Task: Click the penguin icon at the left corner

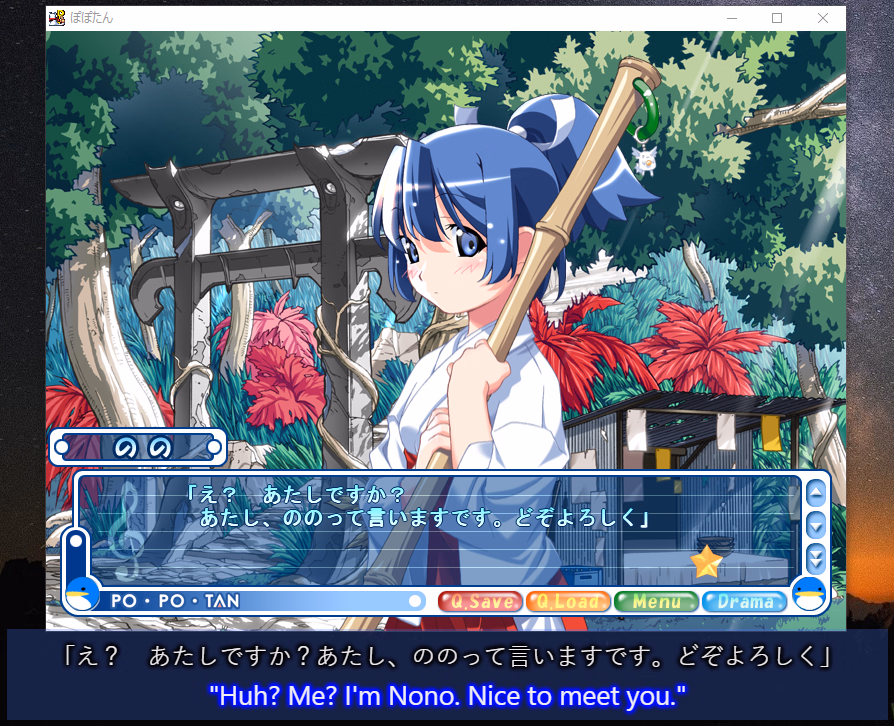Action: 82,594
